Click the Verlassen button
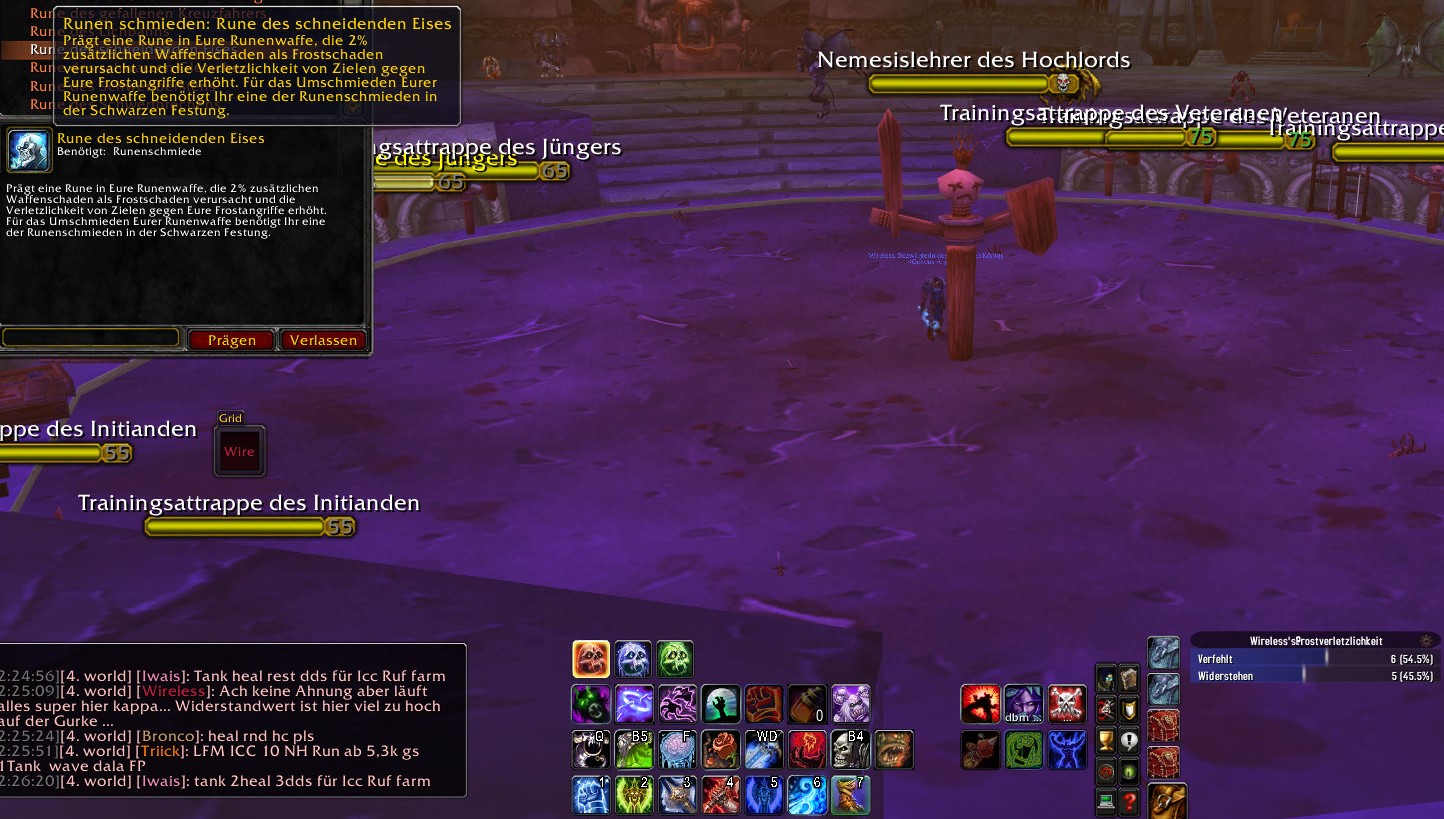Viewport: 1444px width, 819px height. click(x=323, y=340)
